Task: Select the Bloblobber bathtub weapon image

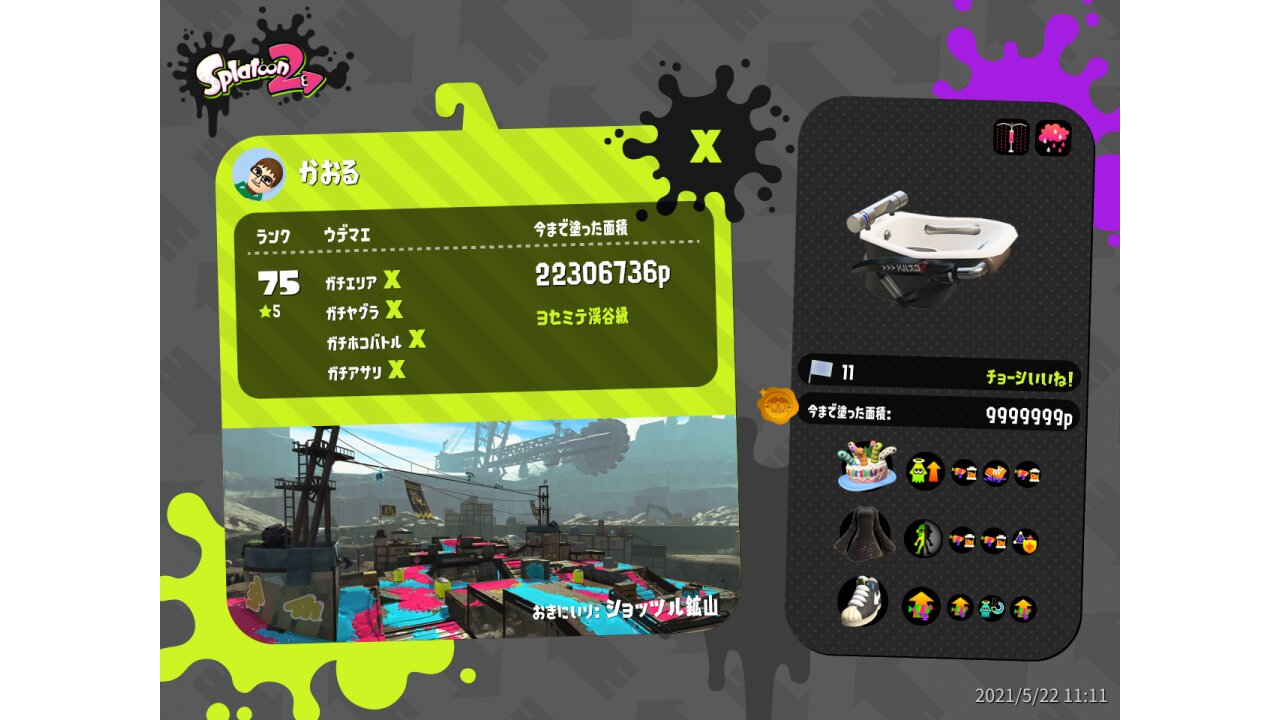Action: (x=930, y=245)
